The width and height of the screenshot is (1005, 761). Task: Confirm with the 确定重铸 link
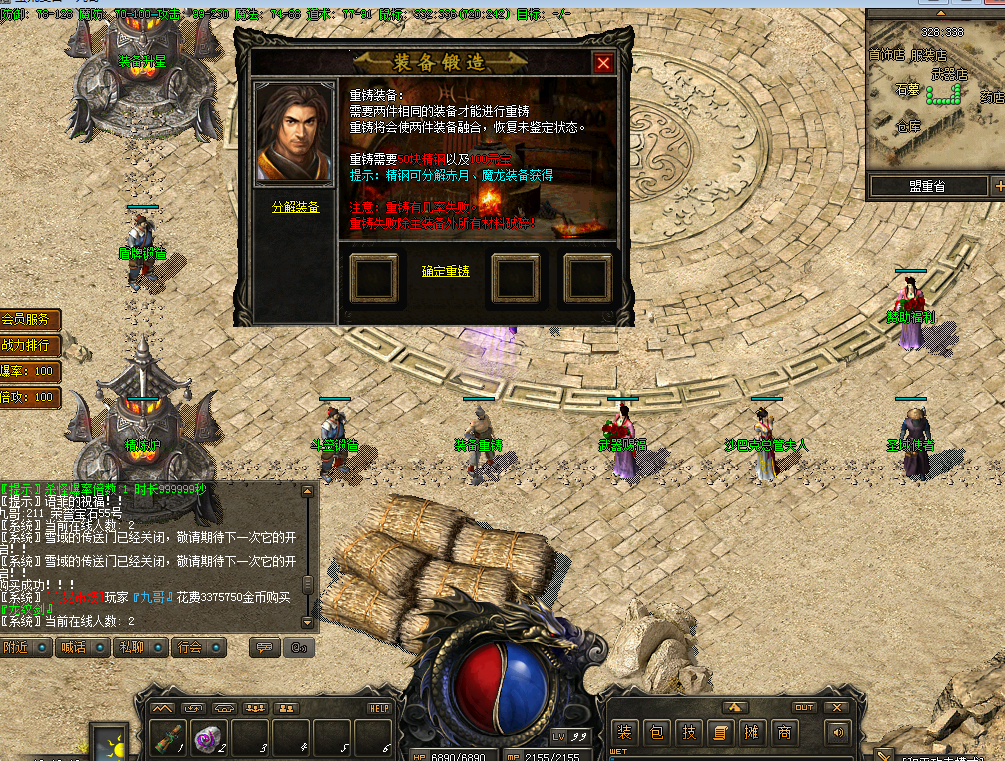point(446,271)
